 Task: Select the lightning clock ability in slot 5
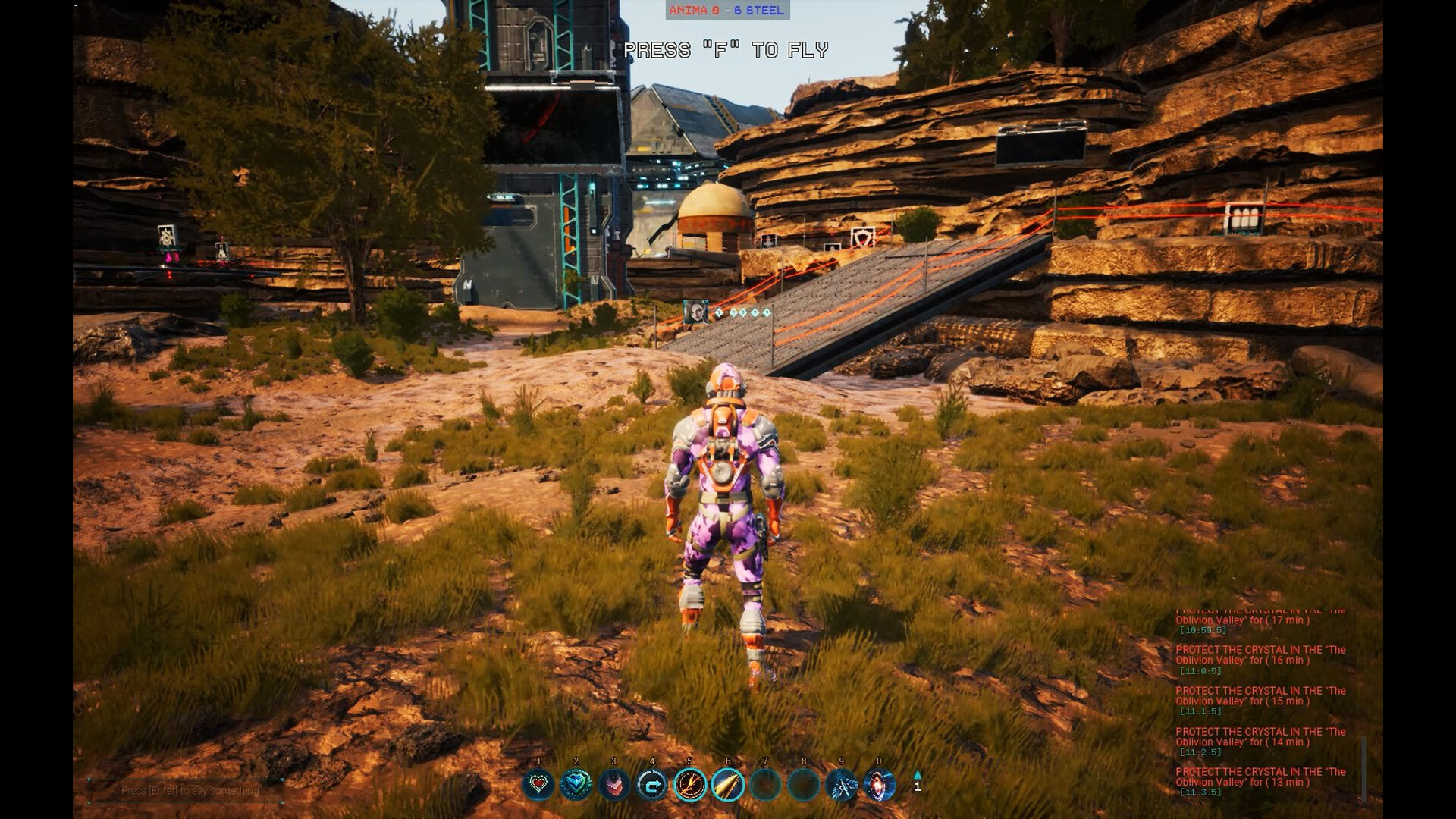(689, 786)
